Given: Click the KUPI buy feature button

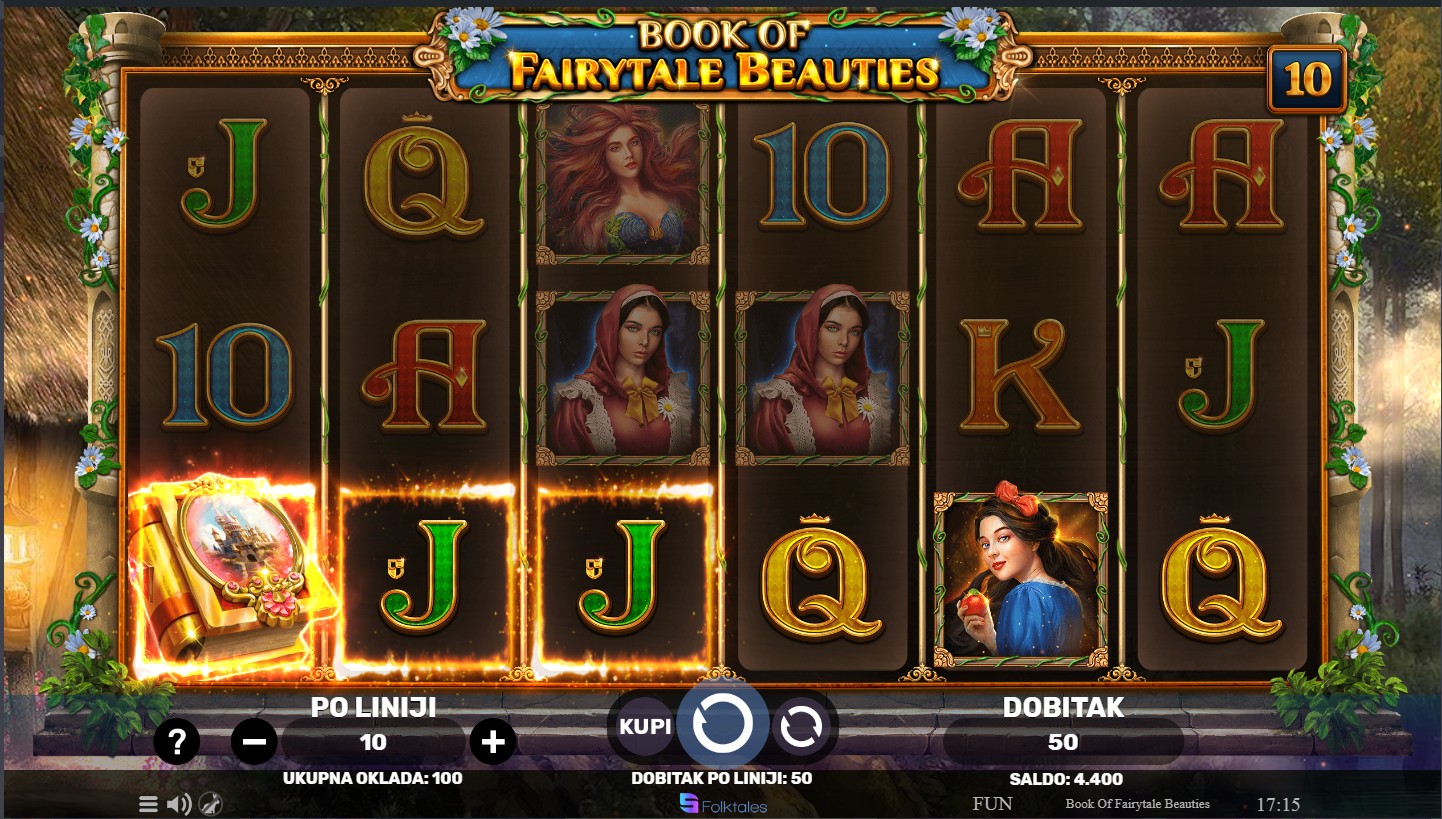Looking at the screenshot, I should [x=645, y=726].
